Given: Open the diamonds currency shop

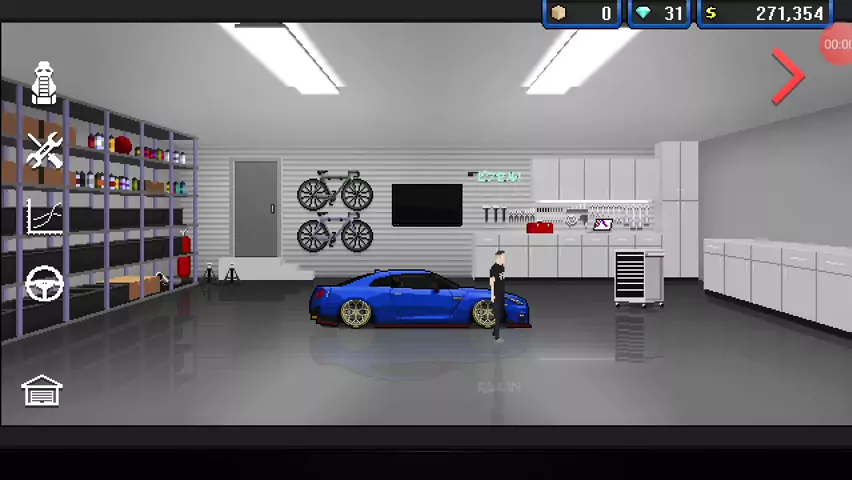Looking at the screenshot, I should (x=659, y=14).
